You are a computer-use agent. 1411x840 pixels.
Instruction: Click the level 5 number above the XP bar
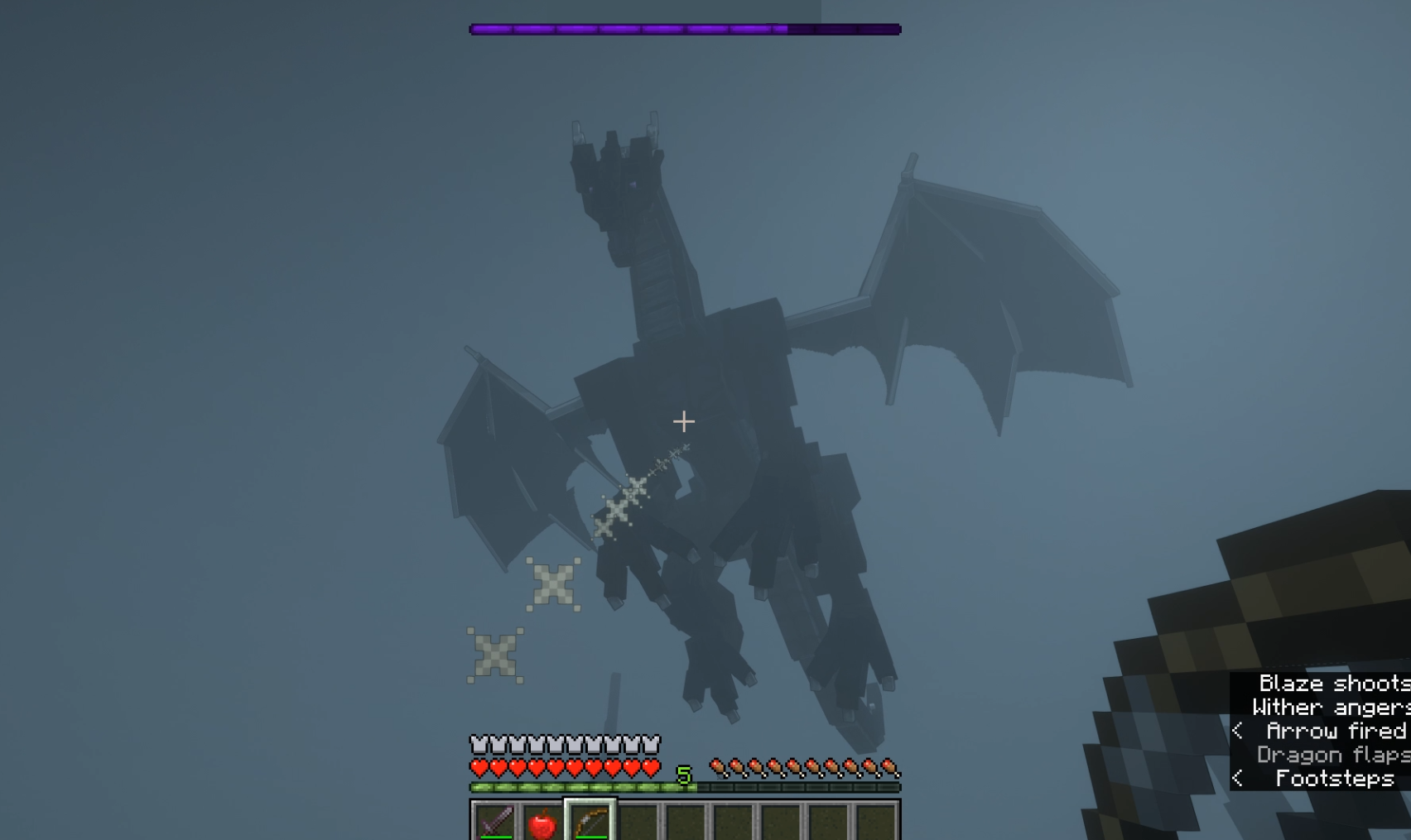(x=684, y=775)
